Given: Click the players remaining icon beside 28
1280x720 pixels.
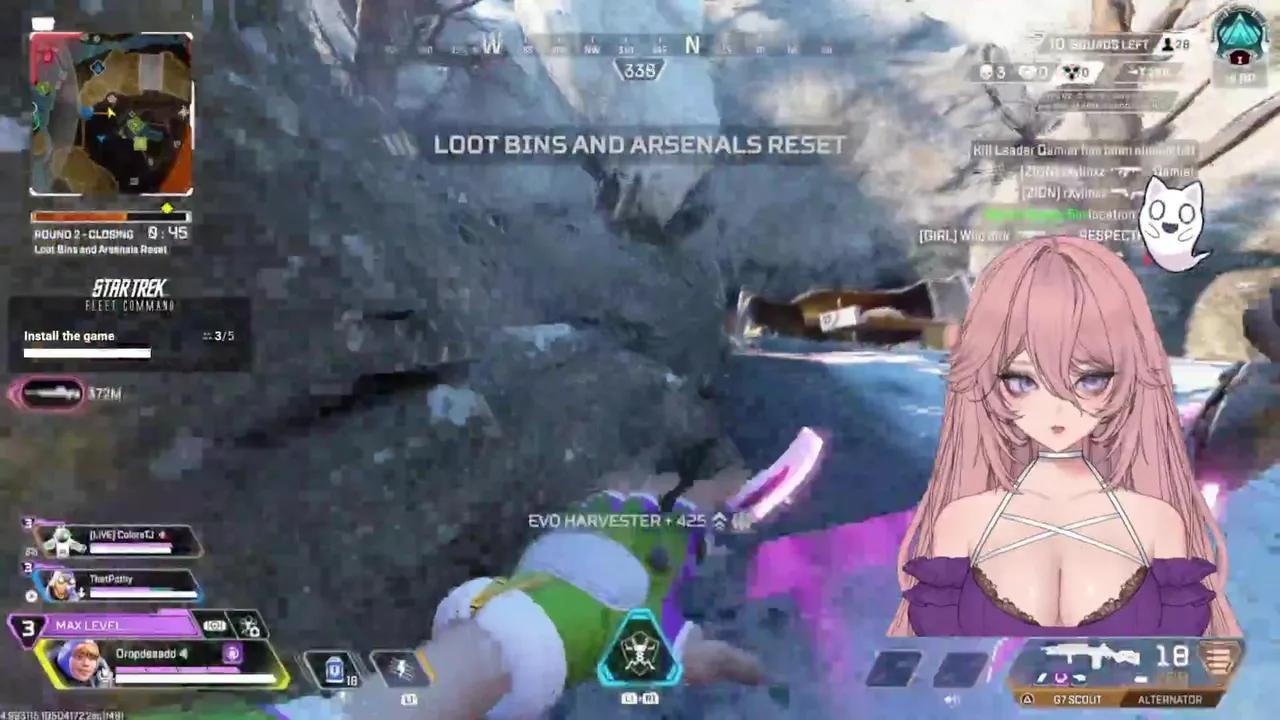Looking at the screenshot, I should point(1168,45).
